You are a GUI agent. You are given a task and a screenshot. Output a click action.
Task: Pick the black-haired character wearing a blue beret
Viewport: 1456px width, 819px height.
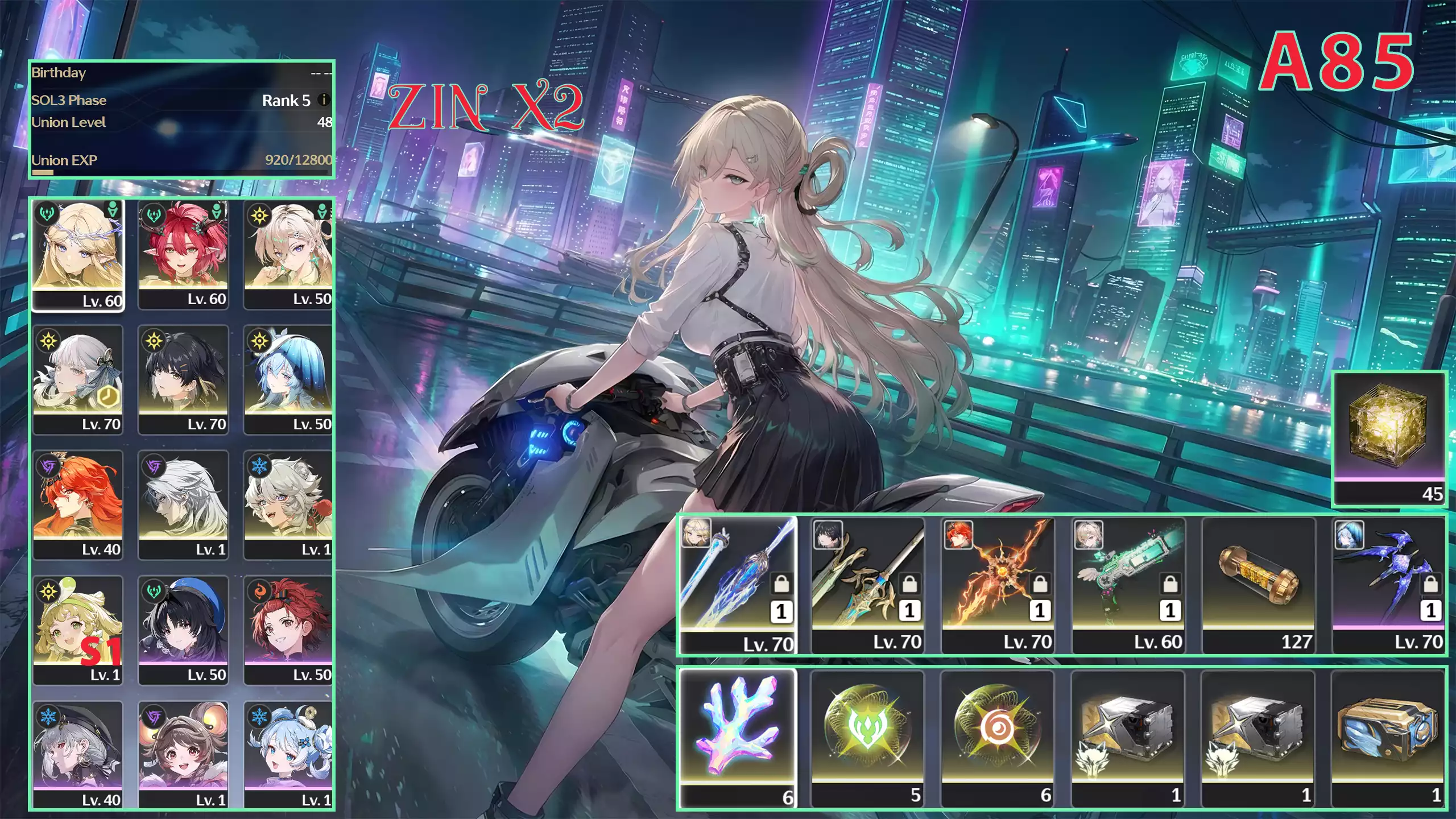(x=183, y=630)
